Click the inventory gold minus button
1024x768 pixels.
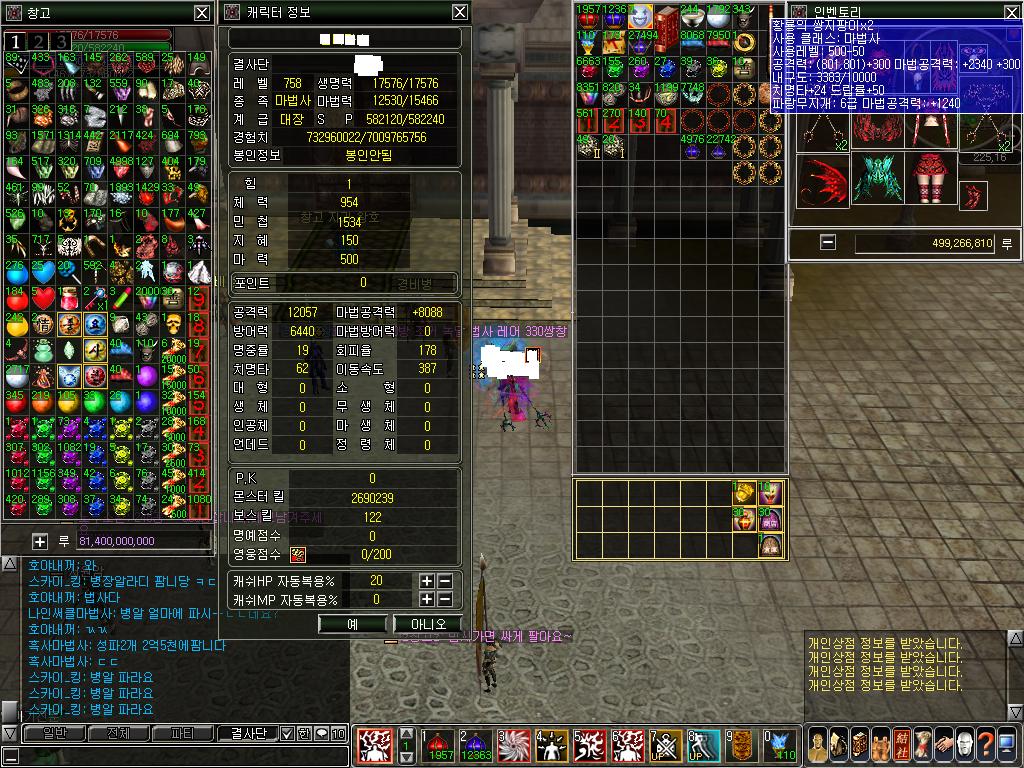point(827,242)
